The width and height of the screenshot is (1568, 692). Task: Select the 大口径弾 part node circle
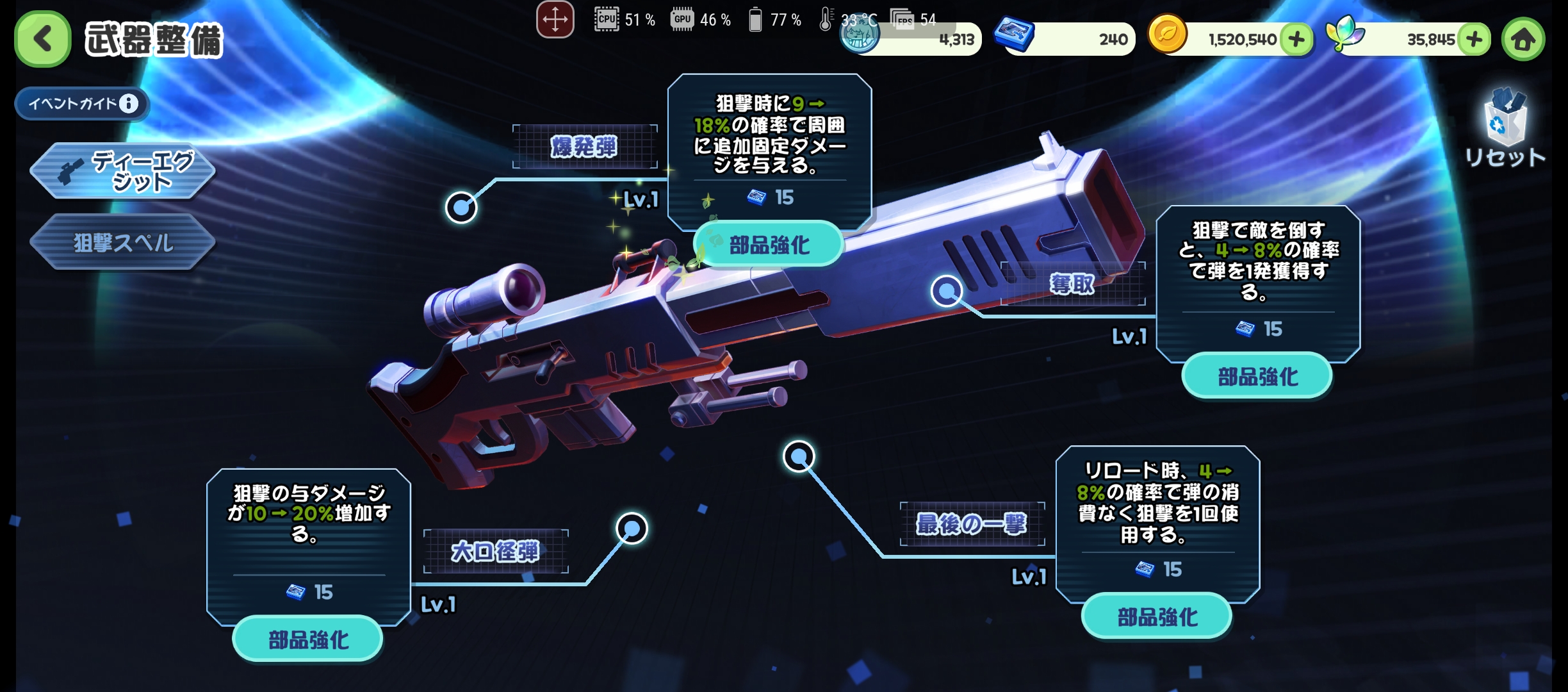632,528
